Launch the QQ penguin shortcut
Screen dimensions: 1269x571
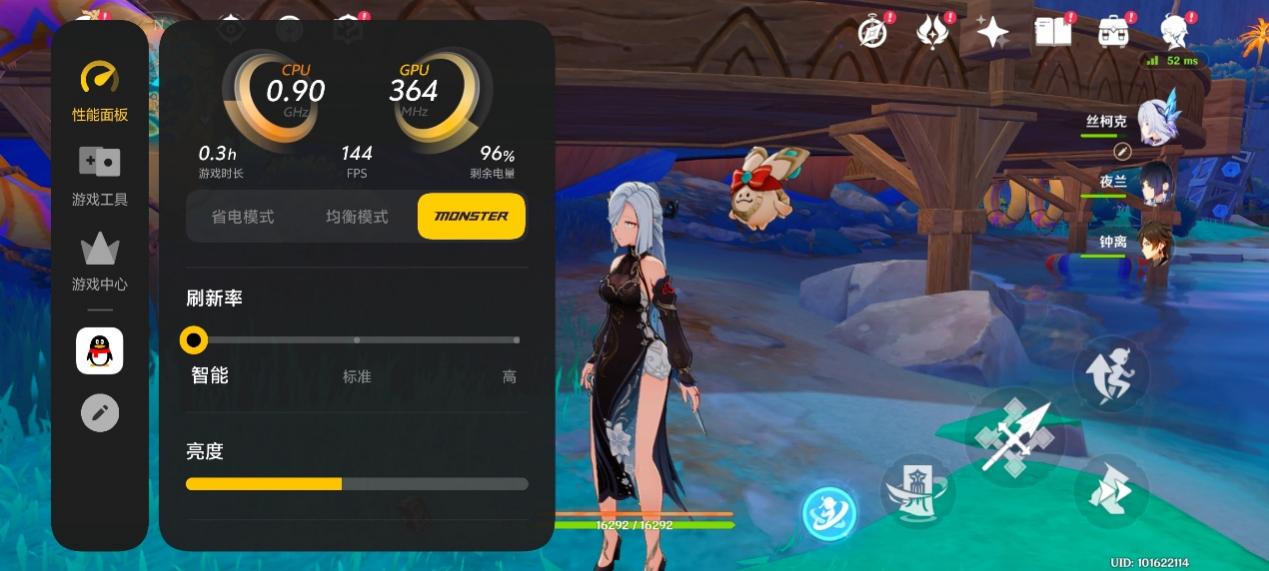click(100, 351)
